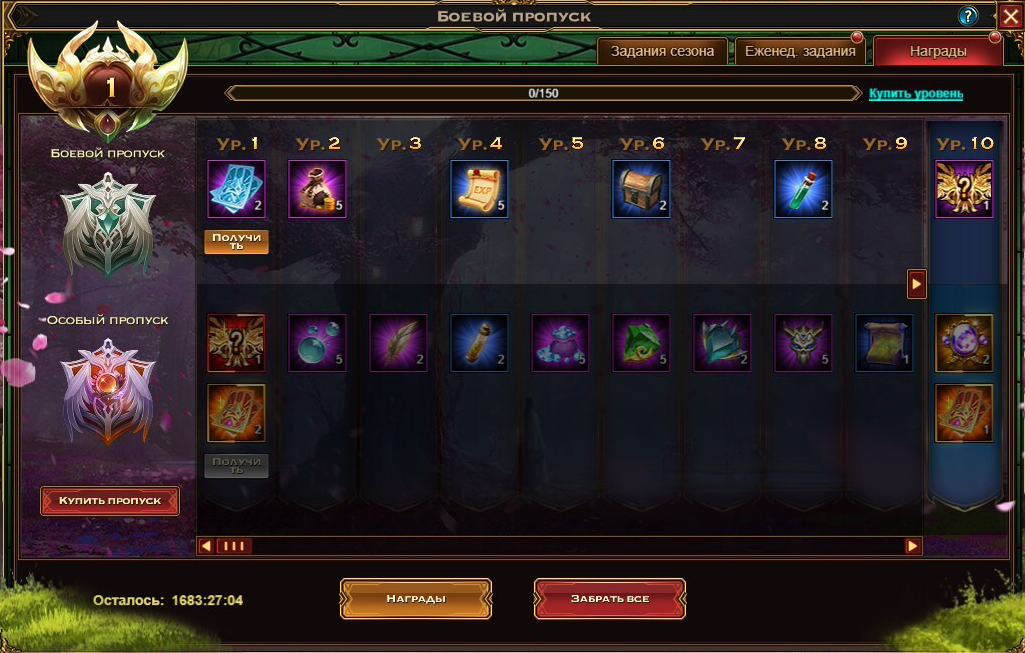Buy the pass with Купить пропуск
The image size is (1025, 653).
tap(110, 500)
